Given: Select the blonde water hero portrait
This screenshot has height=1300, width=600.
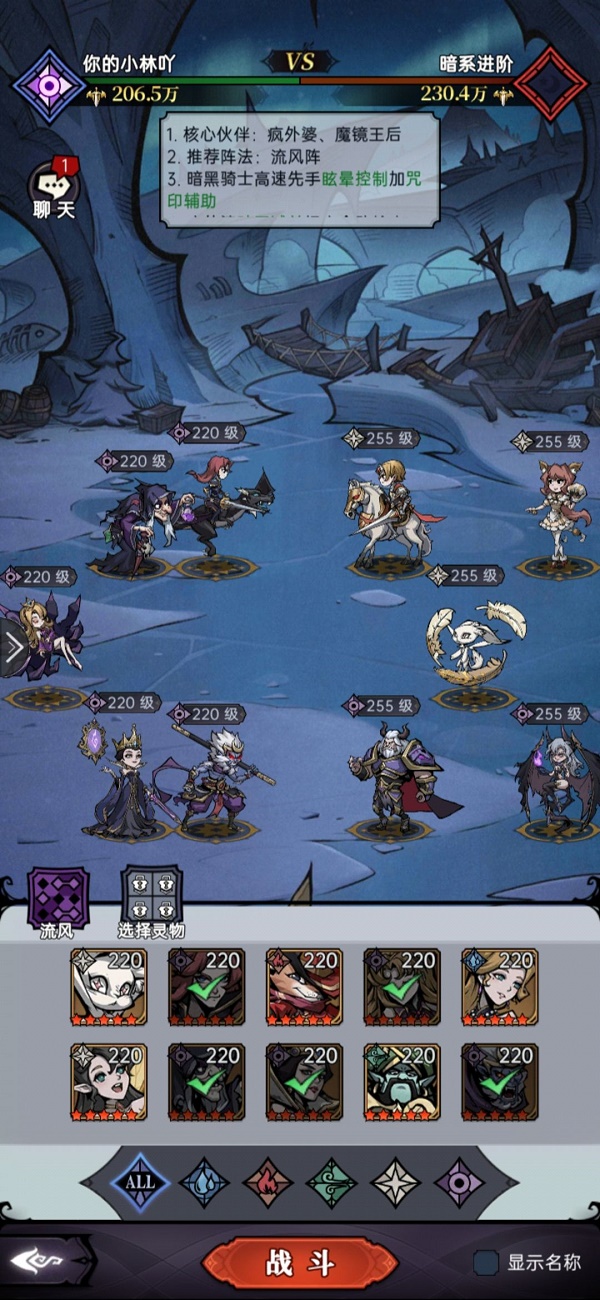Looking at the screenshot, I should click(x=500, y=988).
